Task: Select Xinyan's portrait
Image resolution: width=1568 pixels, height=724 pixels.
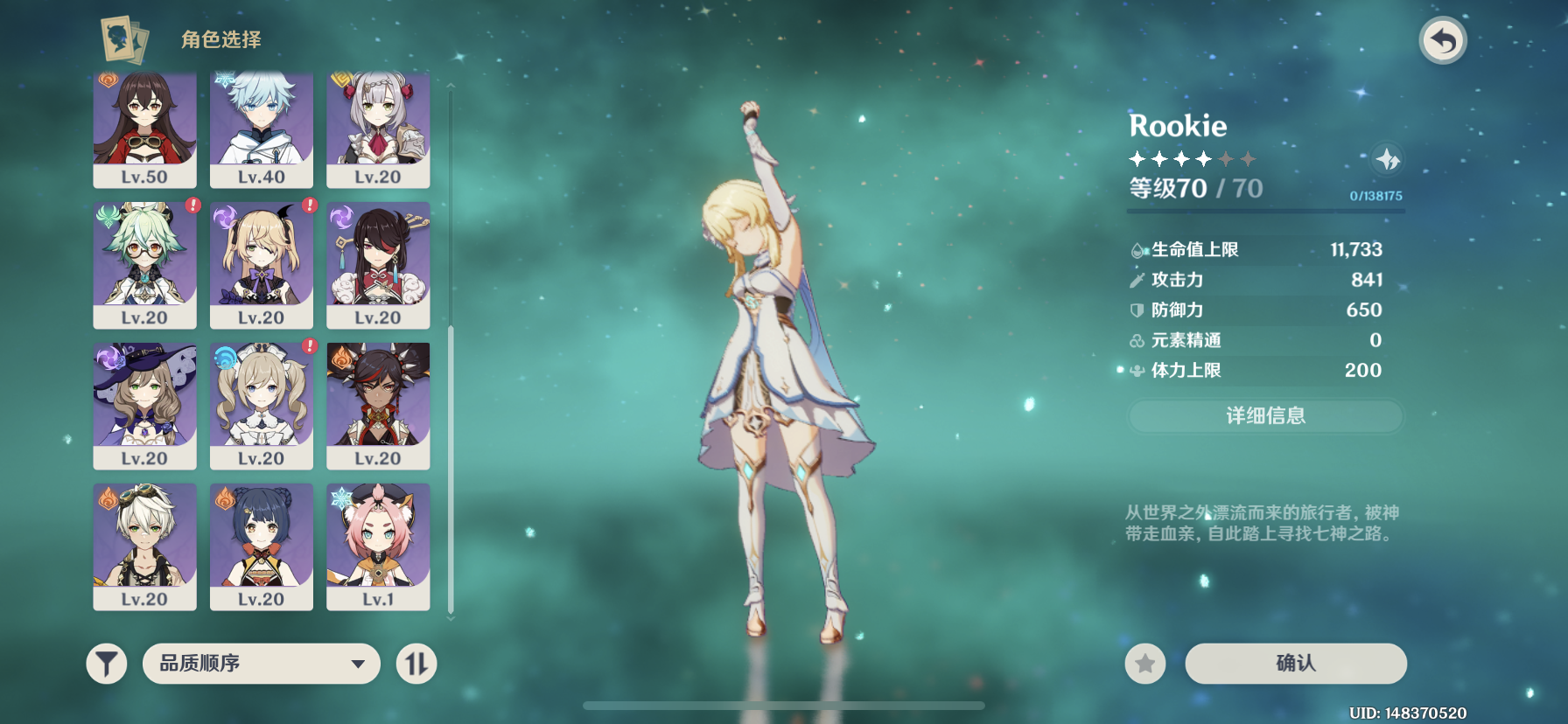Action: [x=378, y=405]
